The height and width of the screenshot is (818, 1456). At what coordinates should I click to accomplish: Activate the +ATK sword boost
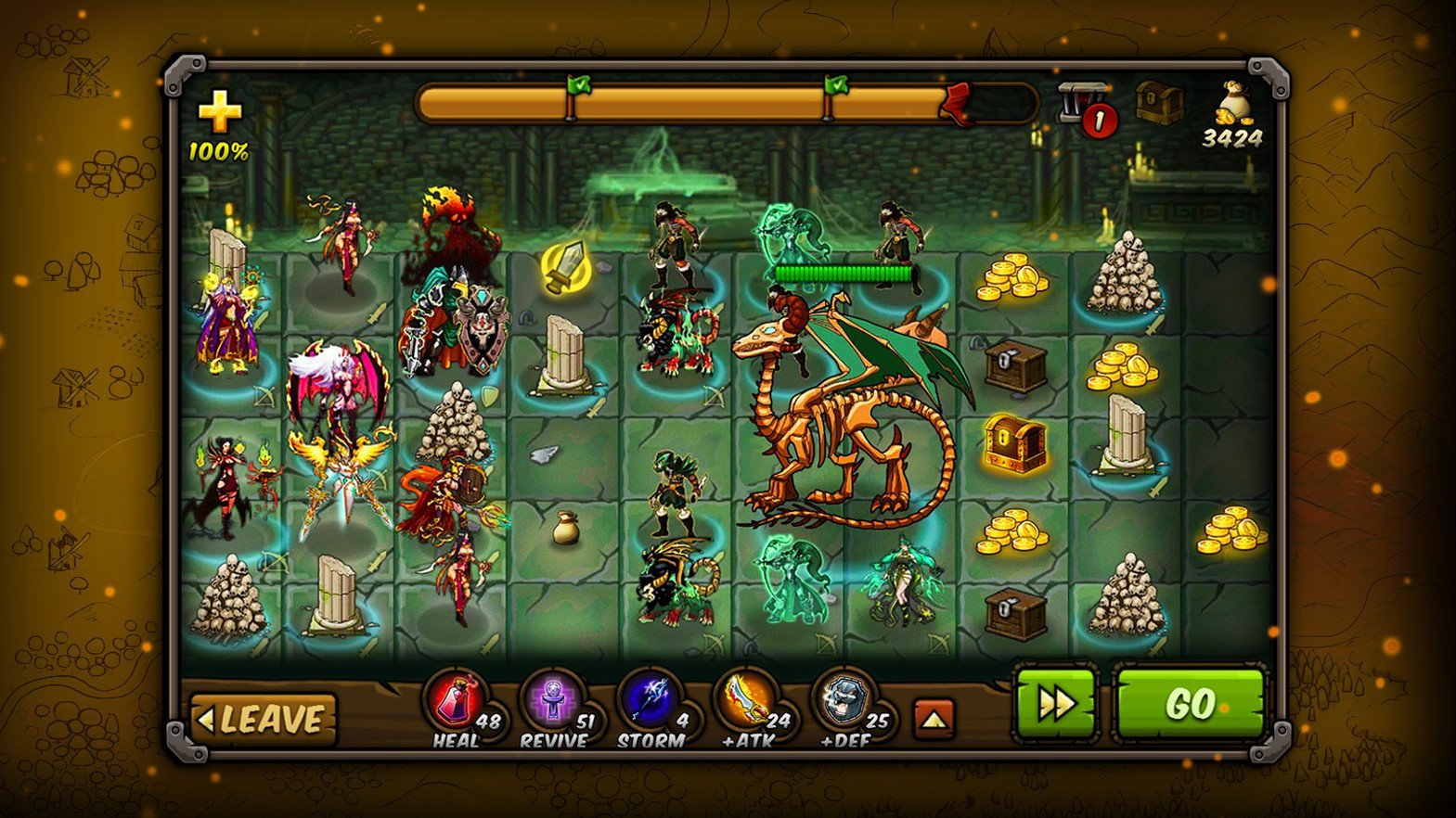point(746,700)
